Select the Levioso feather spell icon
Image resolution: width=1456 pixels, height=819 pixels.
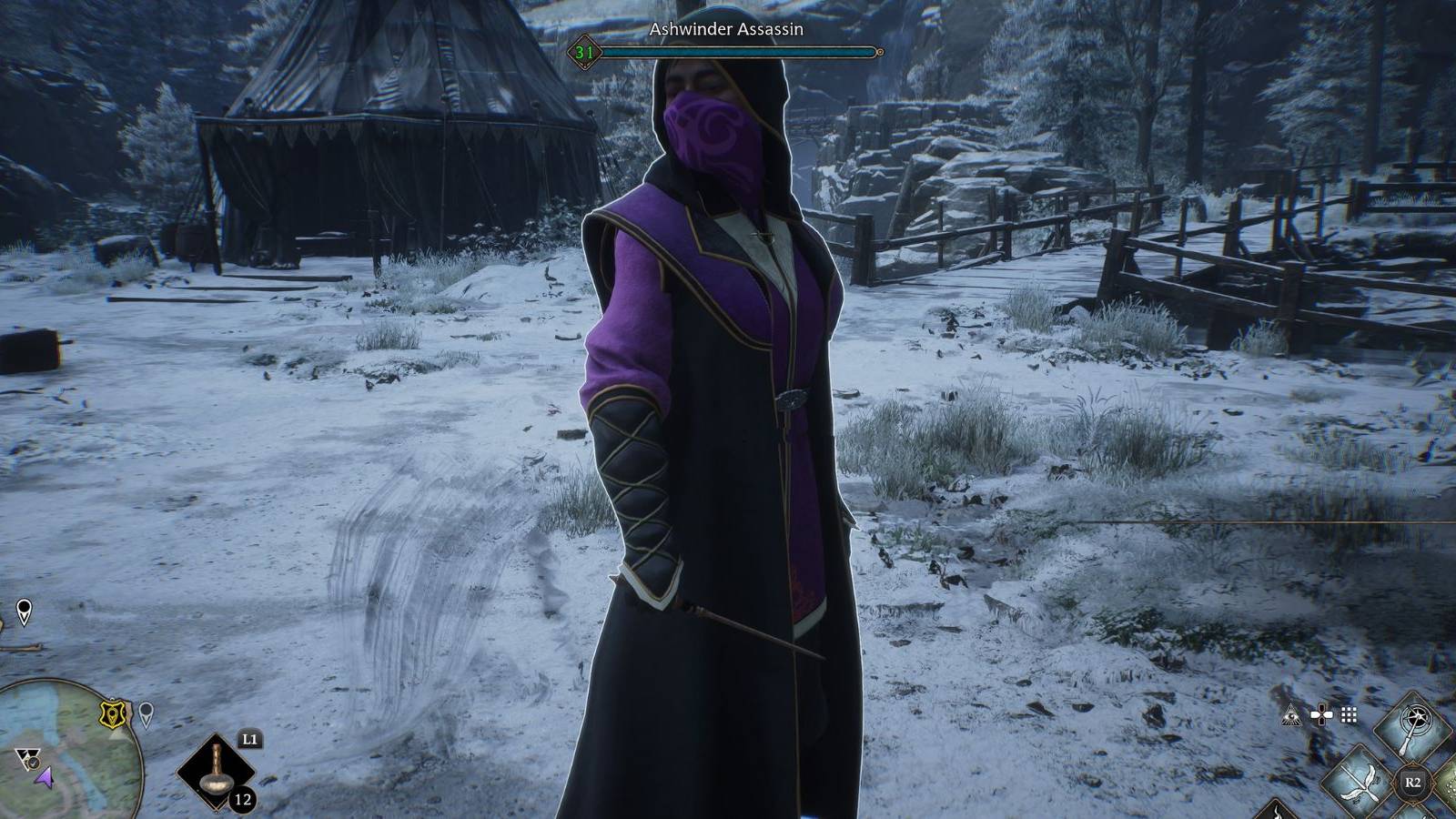(x=1358, y=784)
